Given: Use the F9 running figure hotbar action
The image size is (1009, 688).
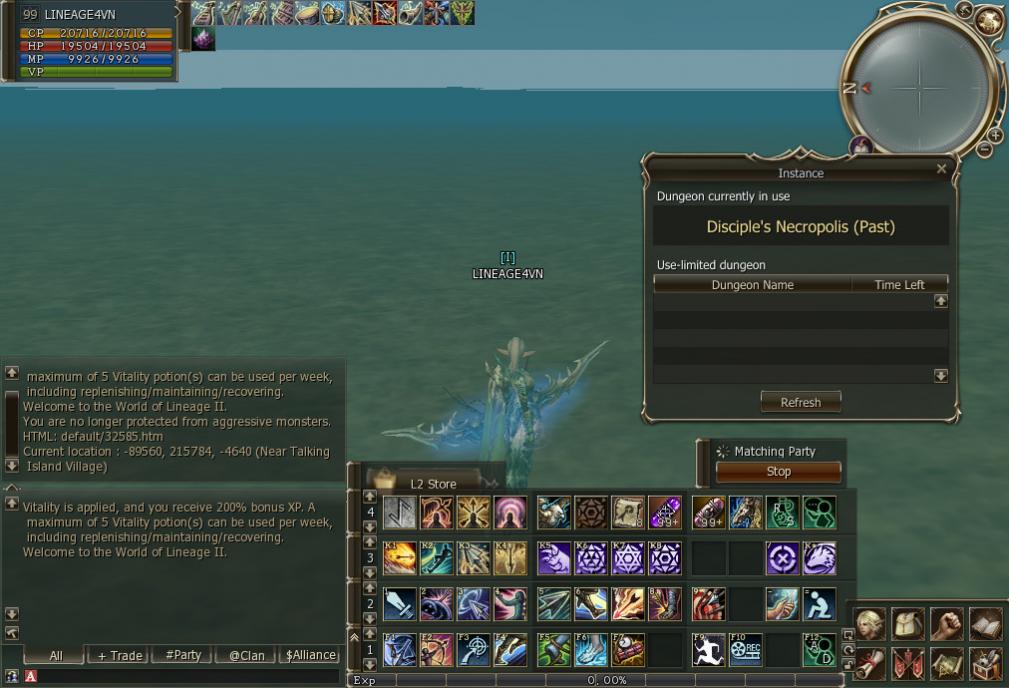Looking at the screenshot, I should coord(708,650).
